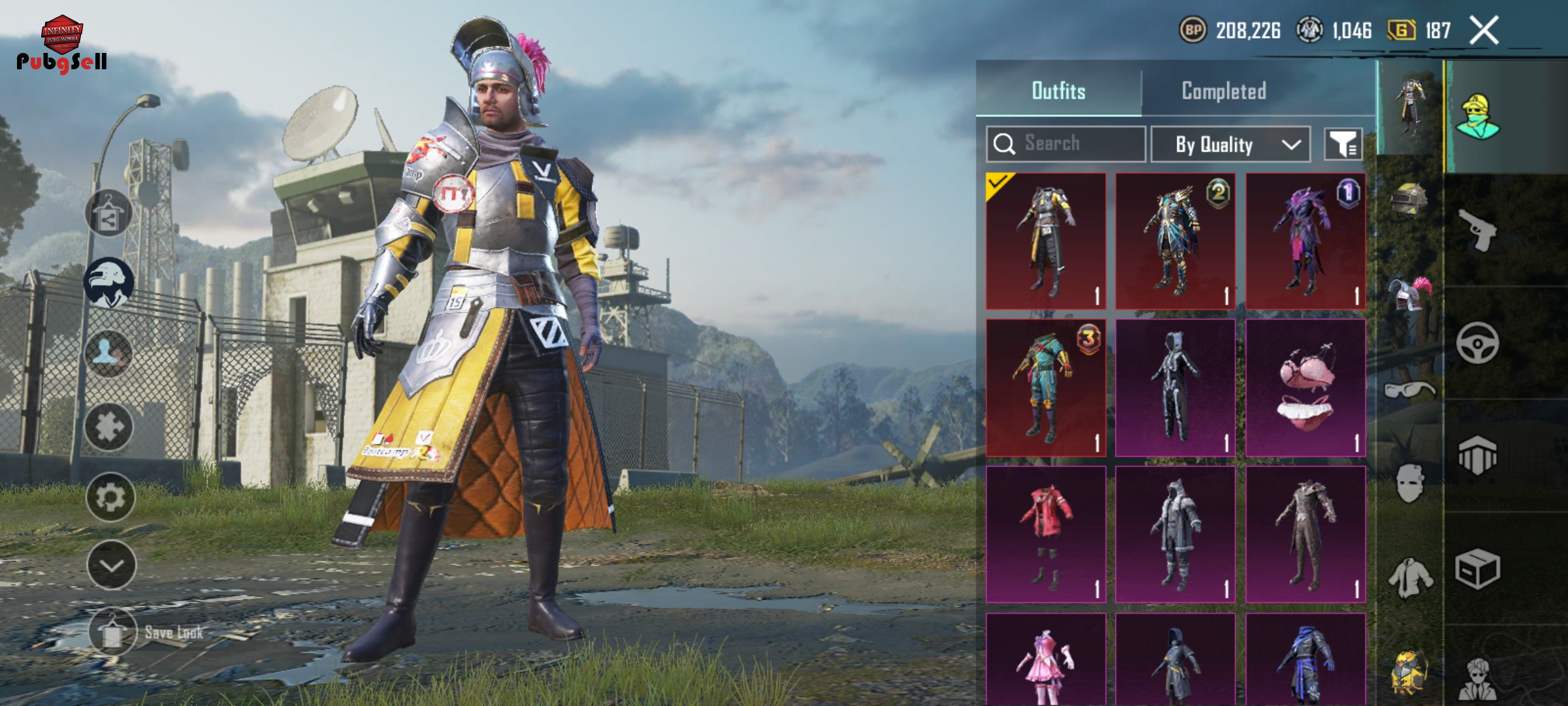Open the helmet category in sidebar
Image resolution: width=1568 pixels, height=706 pixels.
[x=1409, y=199]
